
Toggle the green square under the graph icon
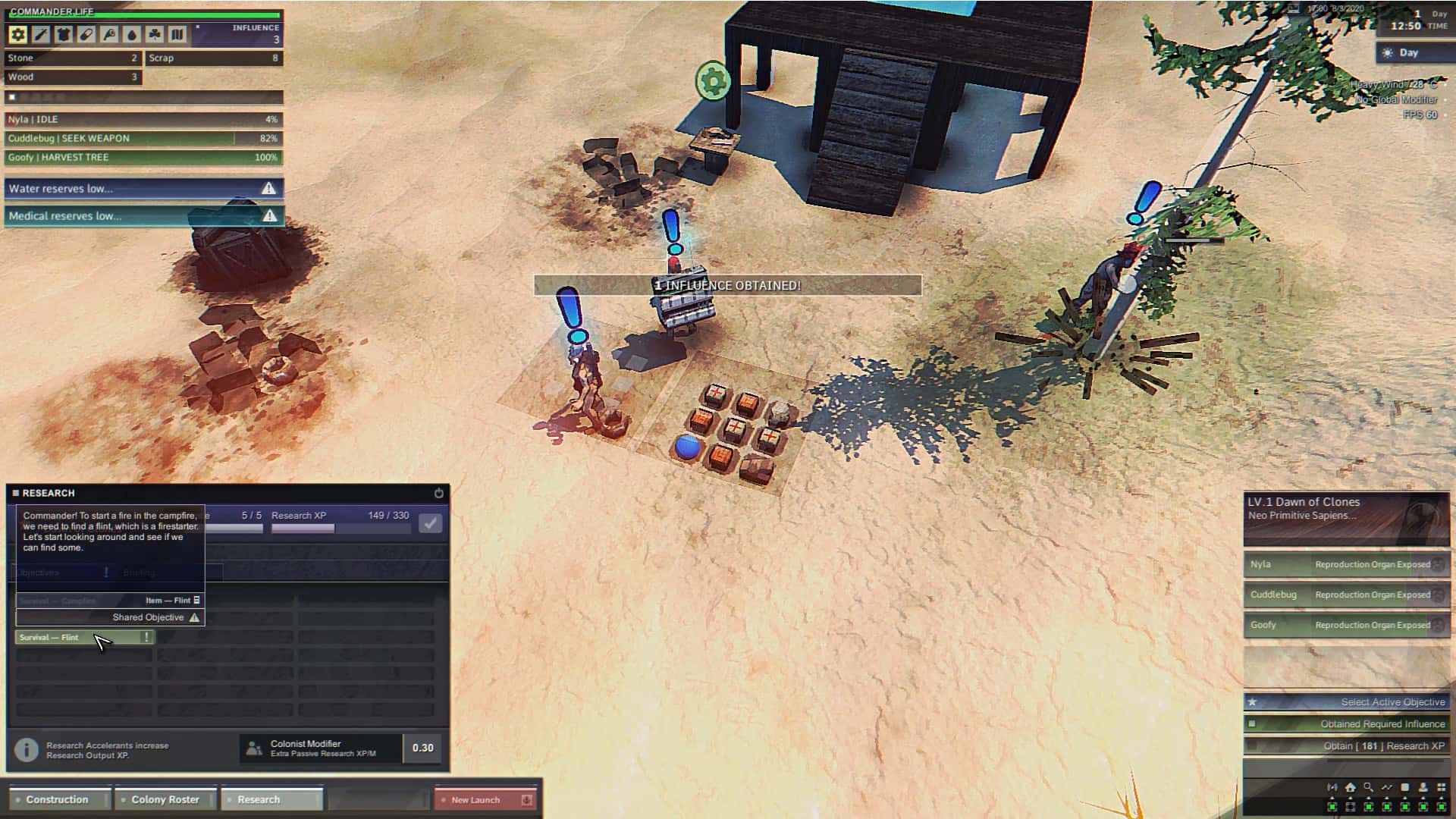(x=1386, y=808)
